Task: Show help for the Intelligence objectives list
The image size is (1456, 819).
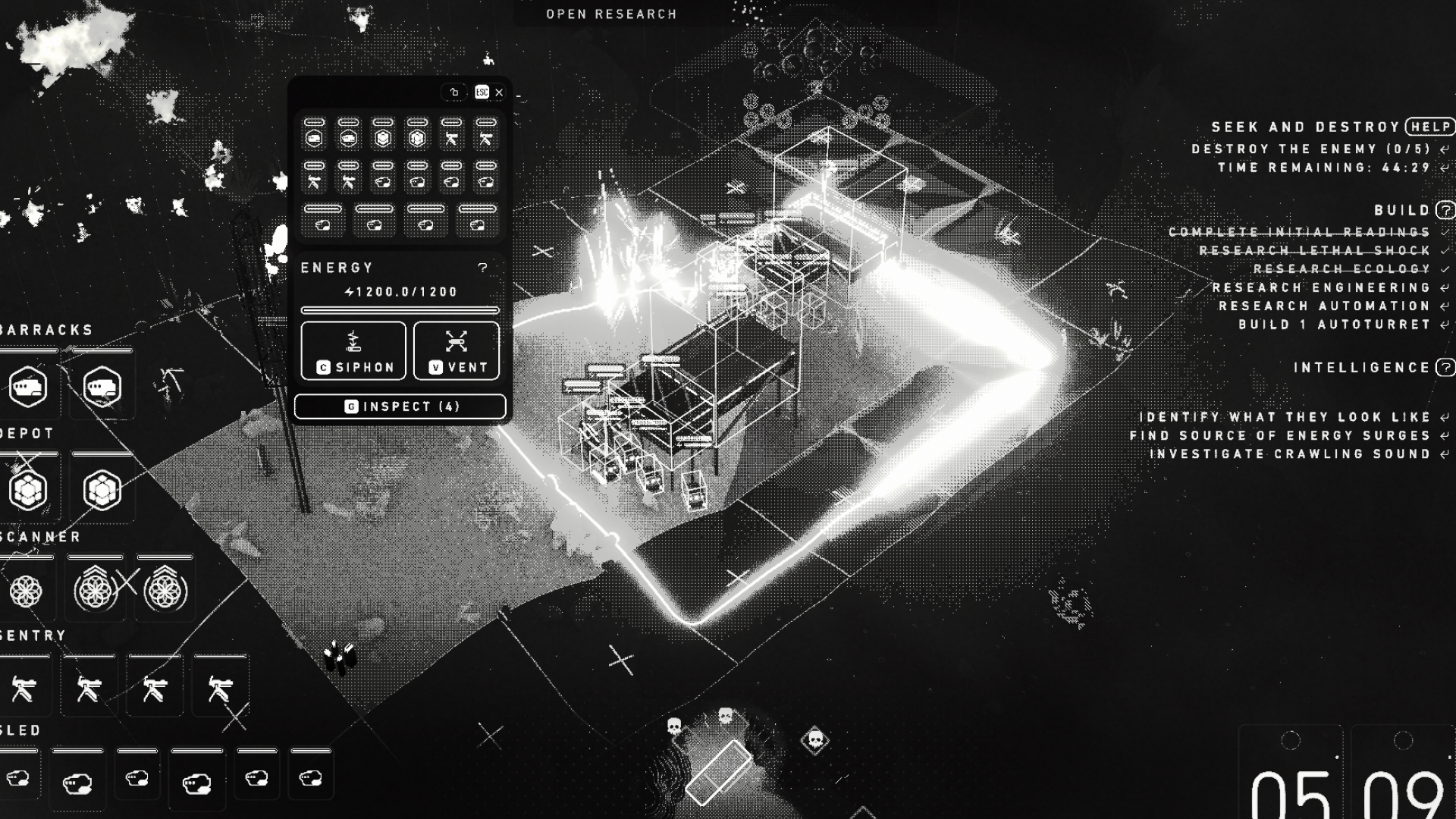Action: 1445,368
